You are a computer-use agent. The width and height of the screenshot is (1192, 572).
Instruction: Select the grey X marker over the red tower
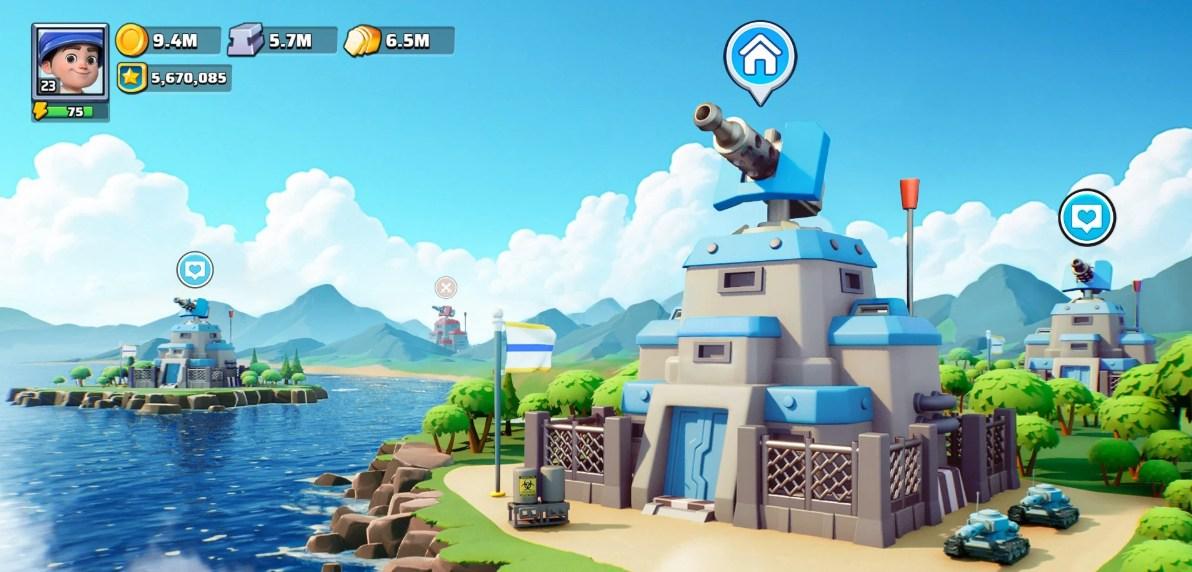(x=446, y=288)
